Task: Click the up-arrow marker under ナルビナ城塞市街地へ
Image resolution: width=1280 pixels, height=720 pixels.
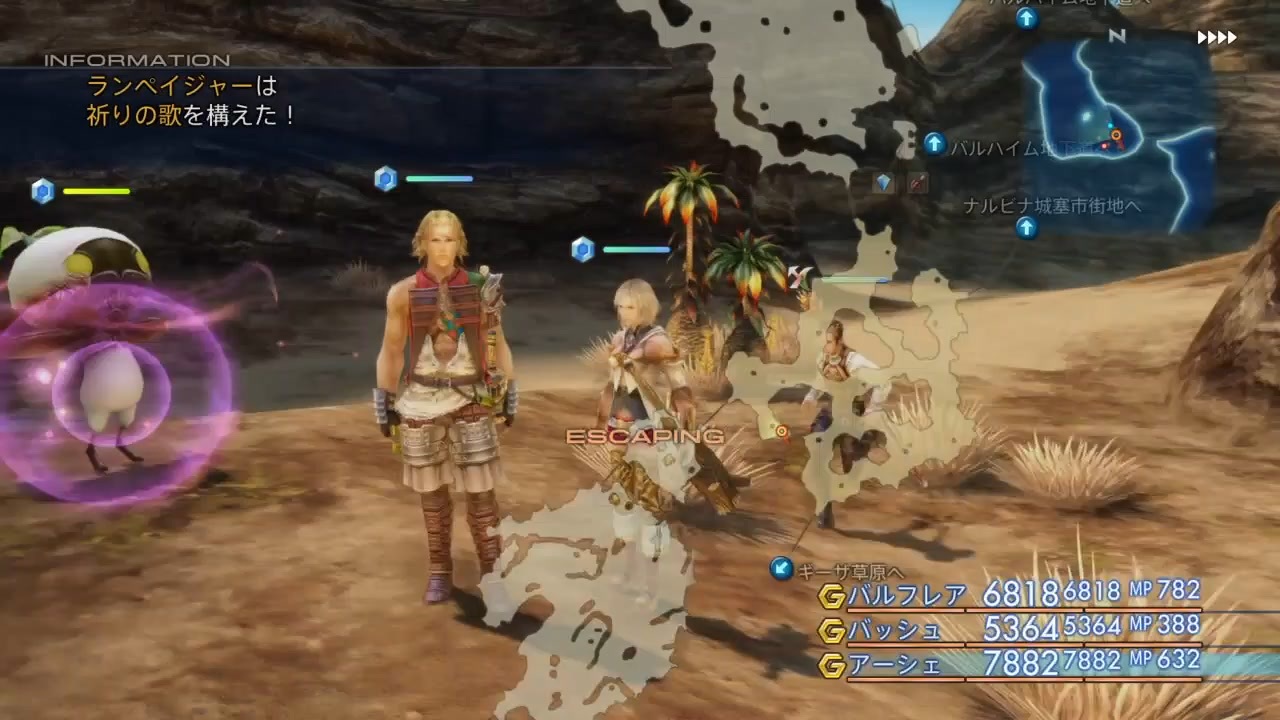Action: 1026,228
